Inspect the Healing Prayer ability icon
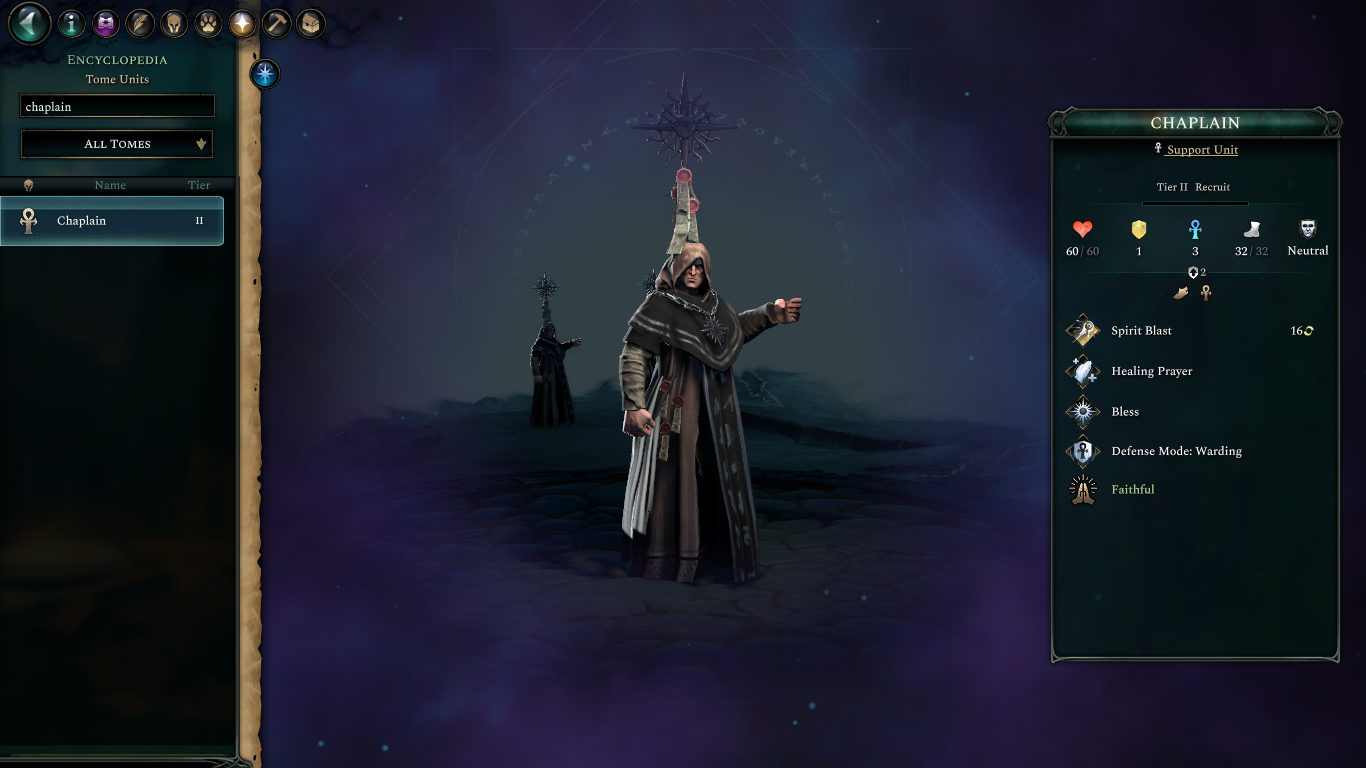Viewport: 1366px width, 768px height. point(1083,370)
